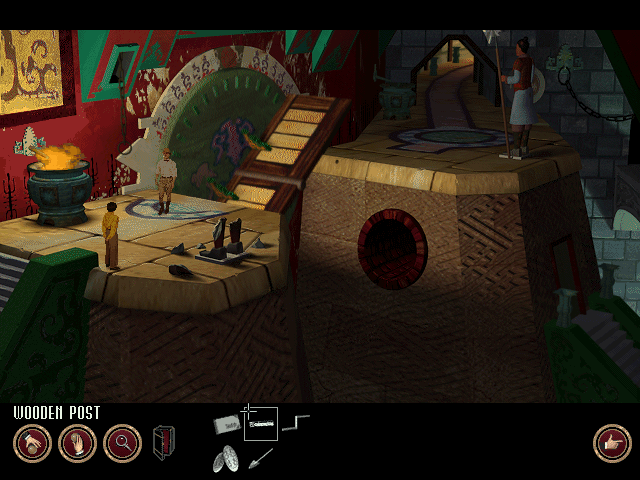640x480 pixels.
Task: Select the bent metal rod inventory item
Action: pos(295,424)
